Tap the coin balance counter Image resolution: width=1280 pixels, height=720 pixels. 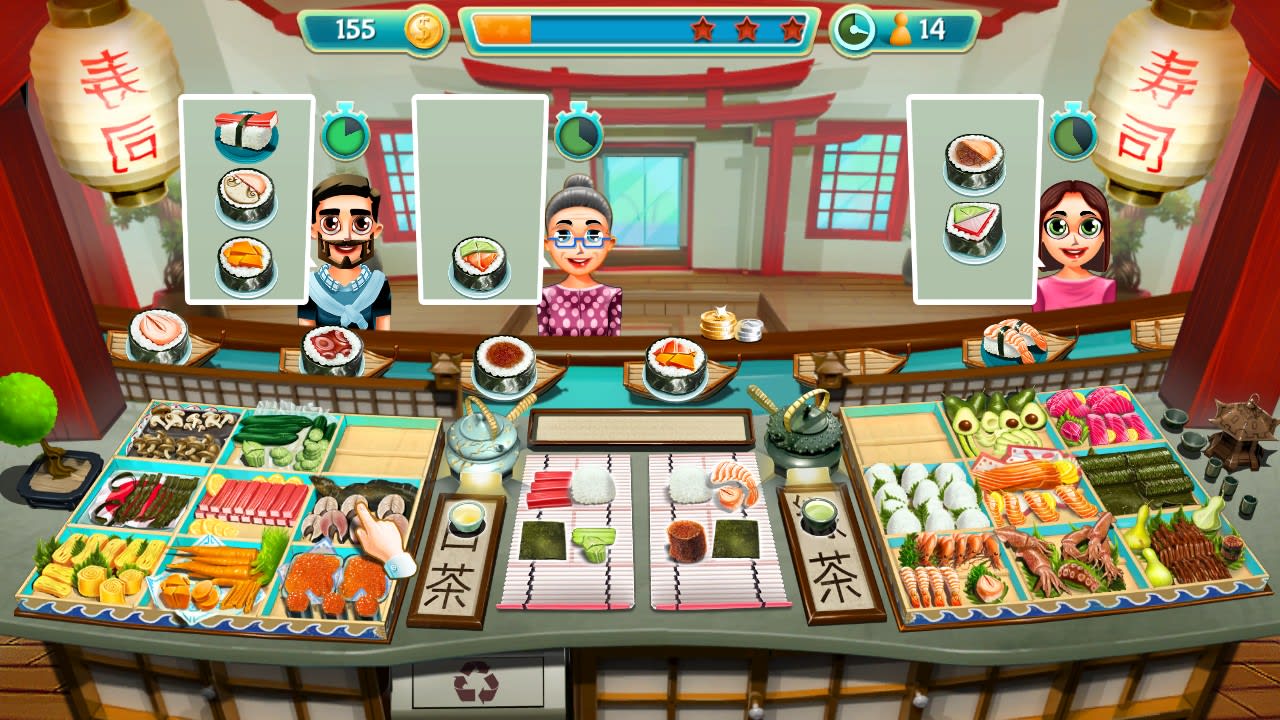click(x=370, y=30)
